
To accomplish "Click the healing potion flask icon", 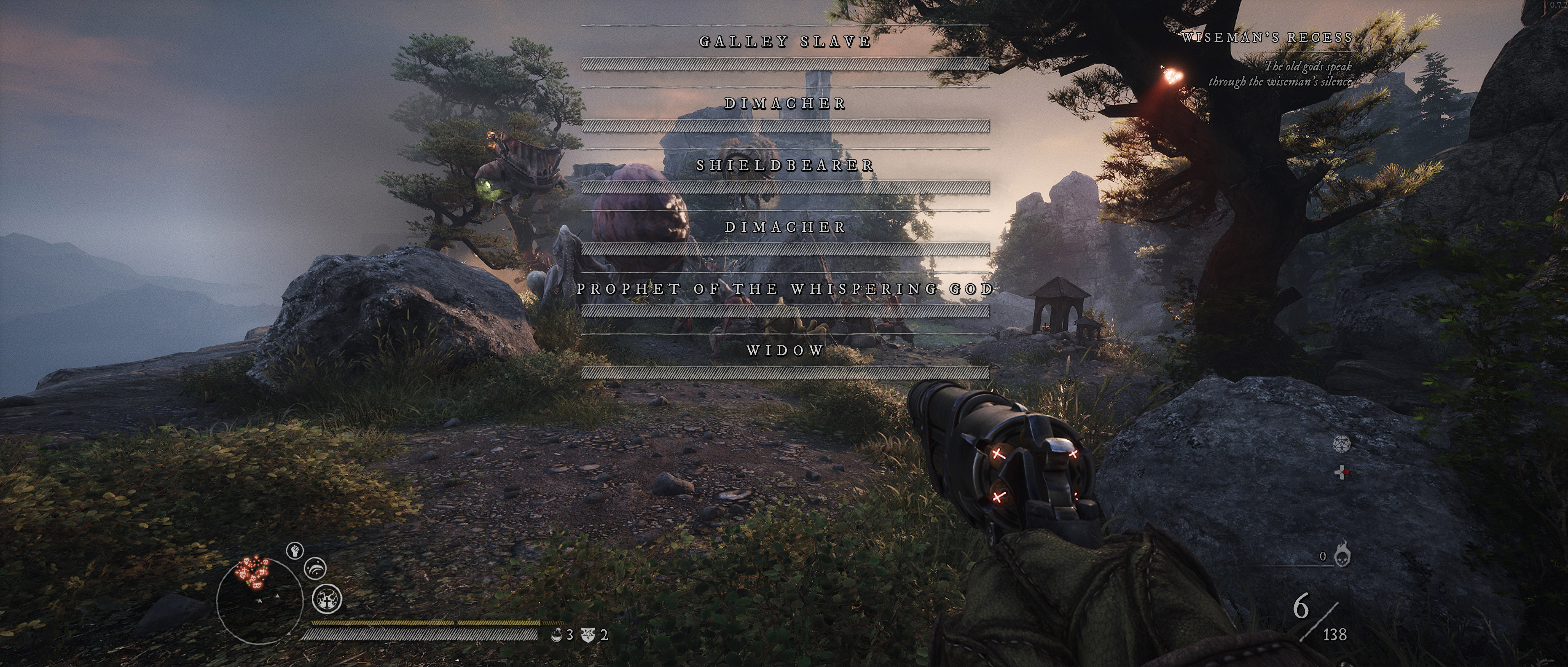I will pyautogui.click(x=556, y=635).
